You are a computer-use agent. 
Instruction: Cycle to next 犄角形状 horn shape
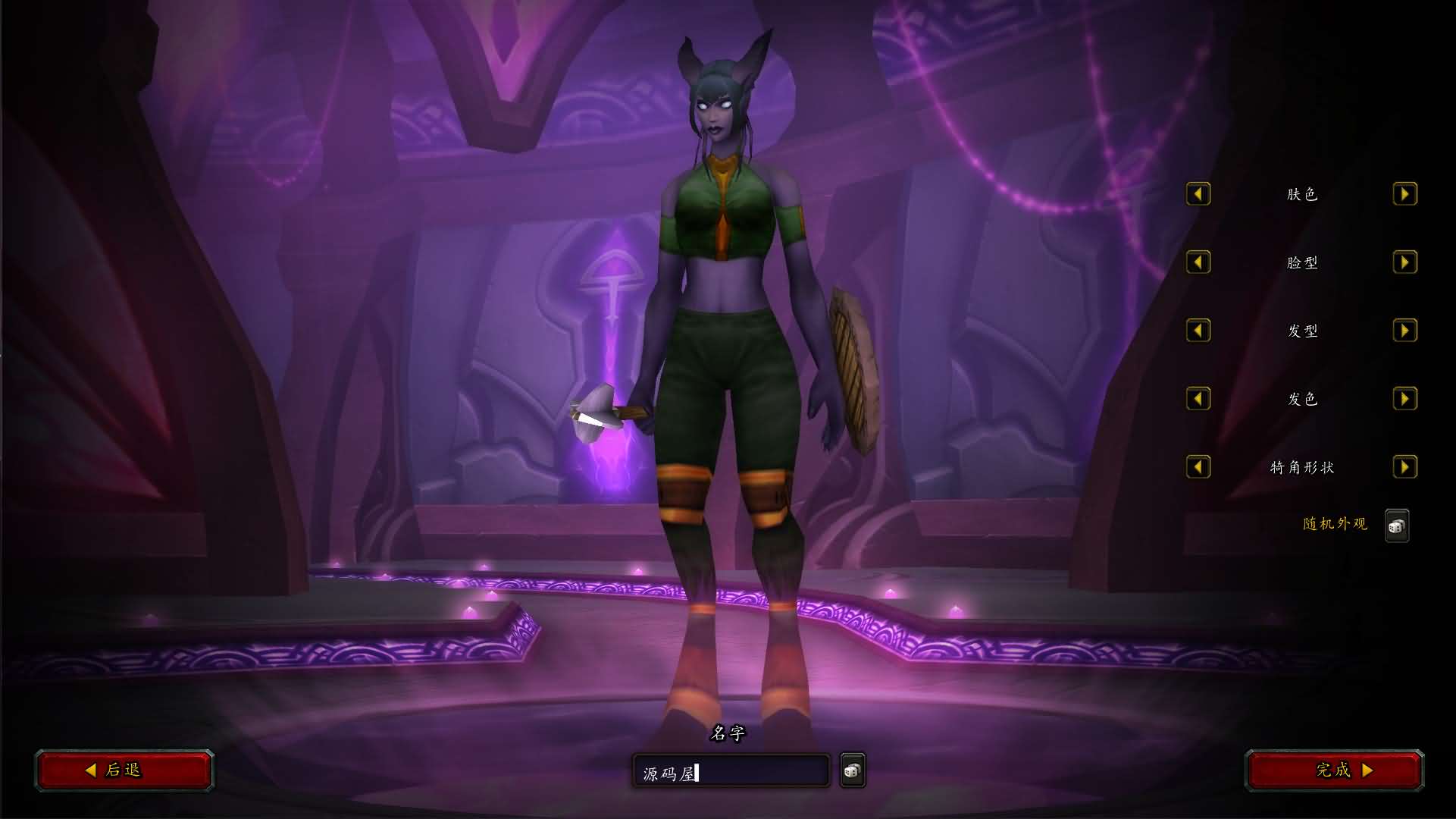1404,467
